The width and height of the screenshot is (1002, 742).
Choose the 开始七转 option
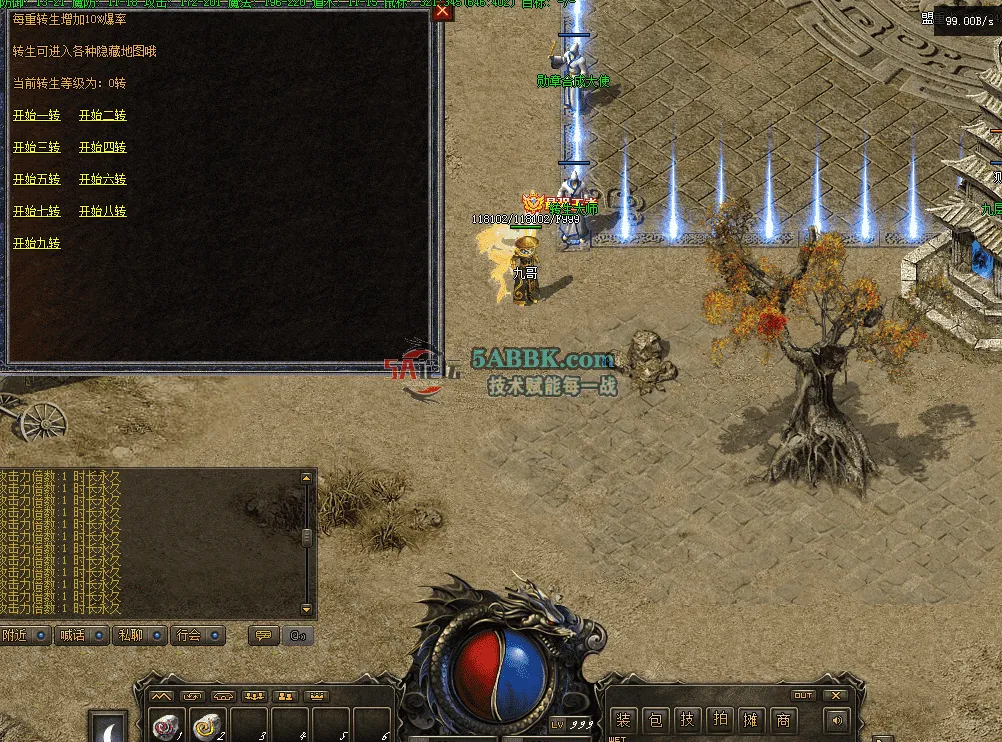(37, 212)
